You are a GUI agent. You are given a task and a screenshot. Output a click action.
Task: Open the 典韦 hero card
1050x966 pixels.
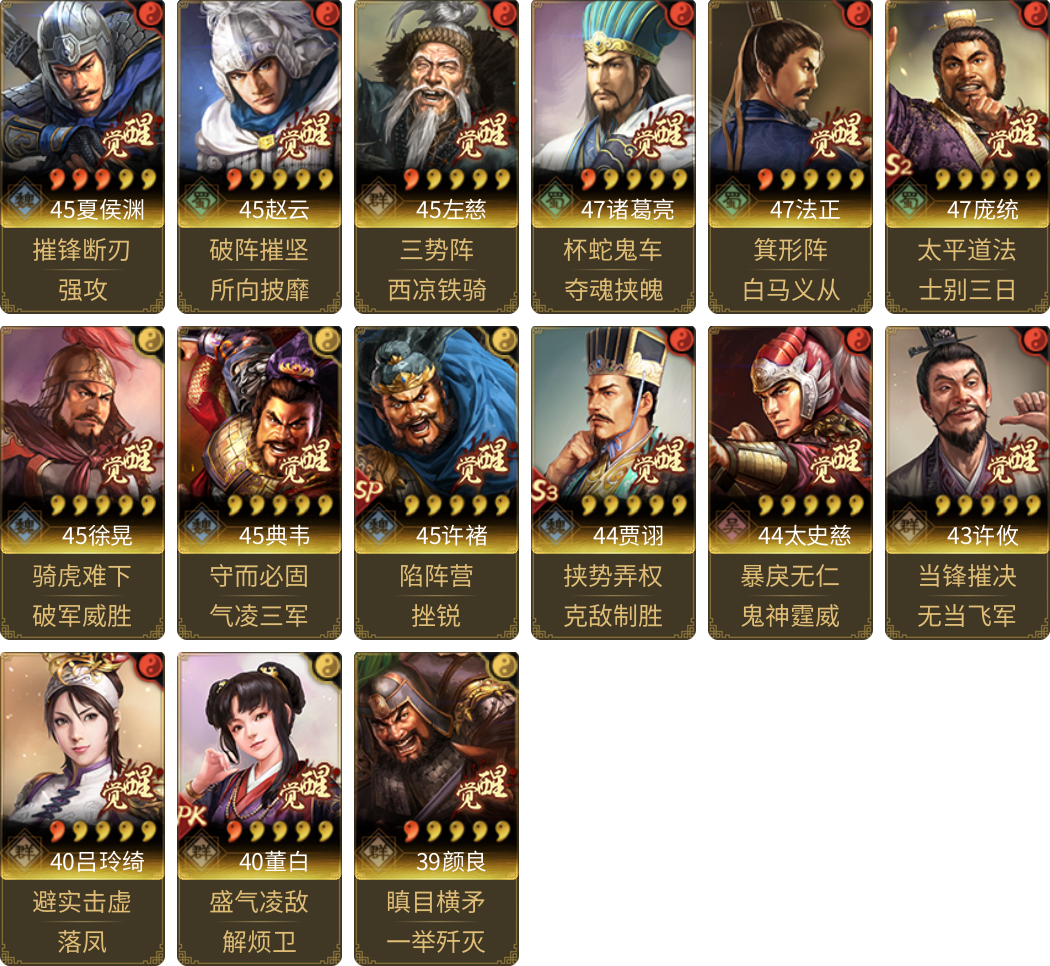pos(259,436)
